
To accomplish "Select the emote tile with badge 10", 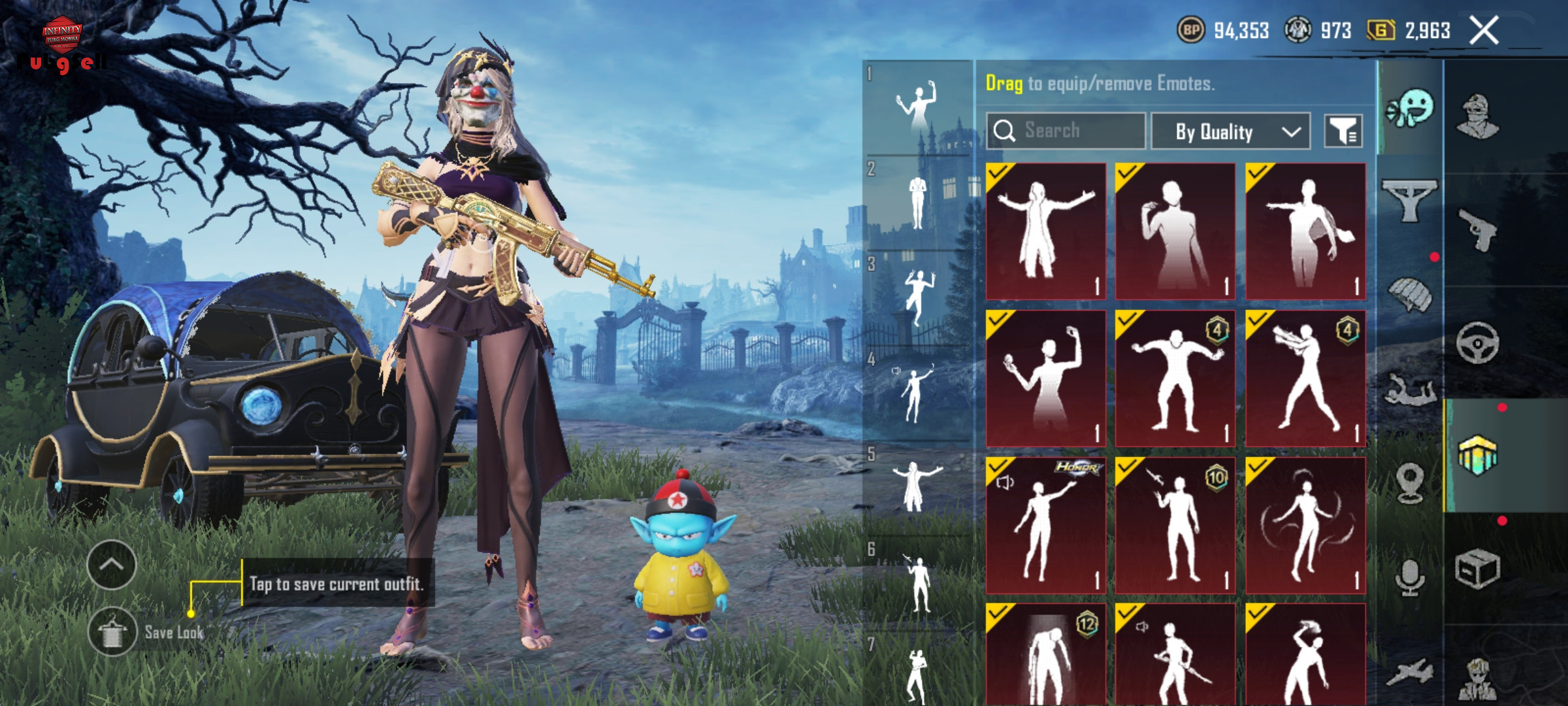I will [x=1175, y=525].
